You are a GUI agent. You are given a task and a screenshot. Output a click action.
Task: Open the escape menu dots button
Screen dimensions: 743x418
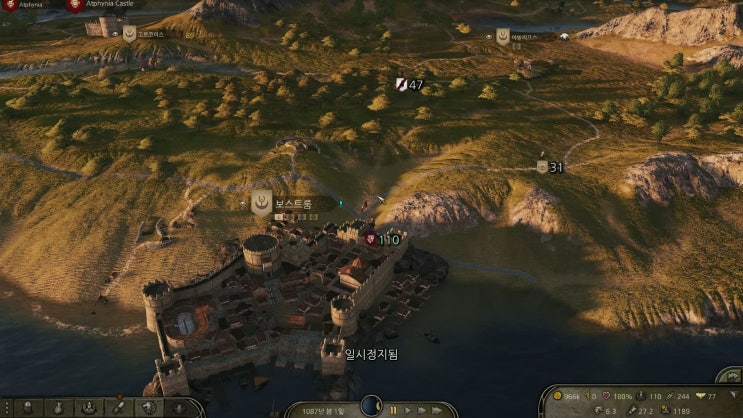tap(5, 408)
